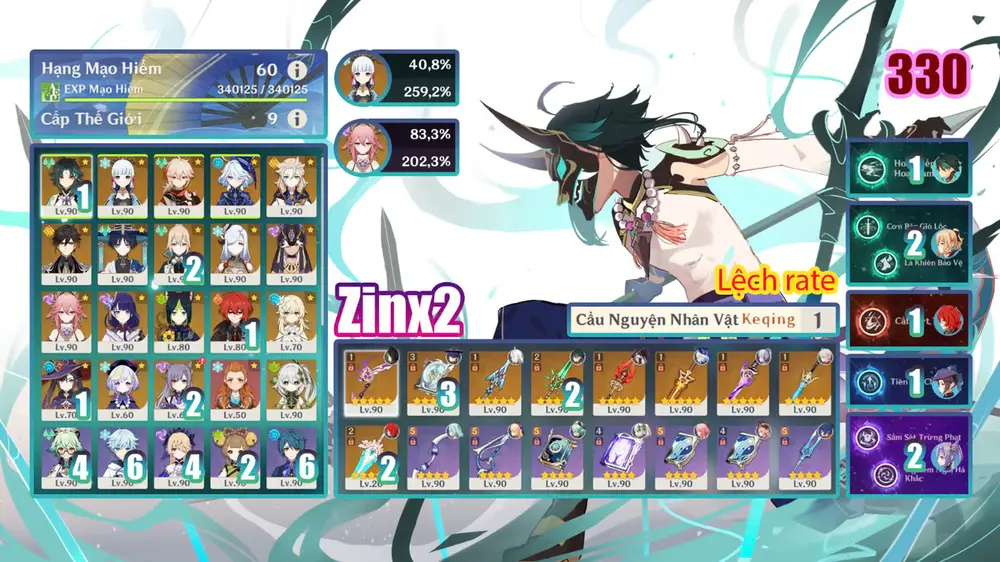Open info icon beside Cấp Thế Giới
Screen dimensions: 1000x562
[x=296, y=119]
